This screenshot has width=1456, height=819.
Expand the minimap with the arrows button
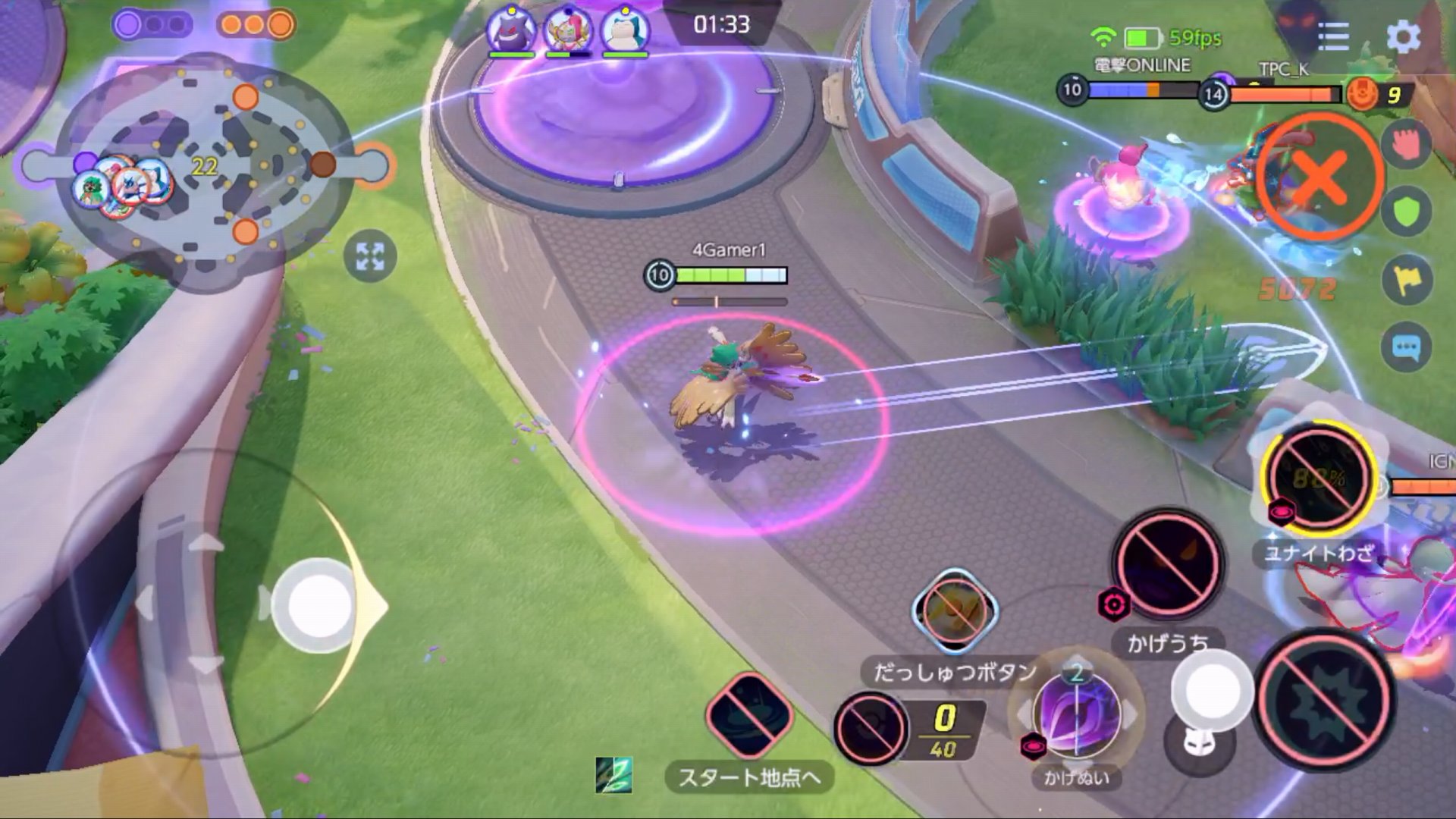370,256
